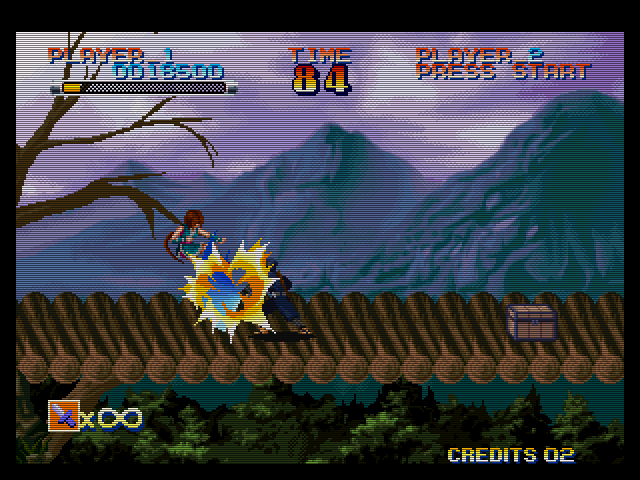
Task: Select the throwing weapon icon
Action: (x=63, y=416)
